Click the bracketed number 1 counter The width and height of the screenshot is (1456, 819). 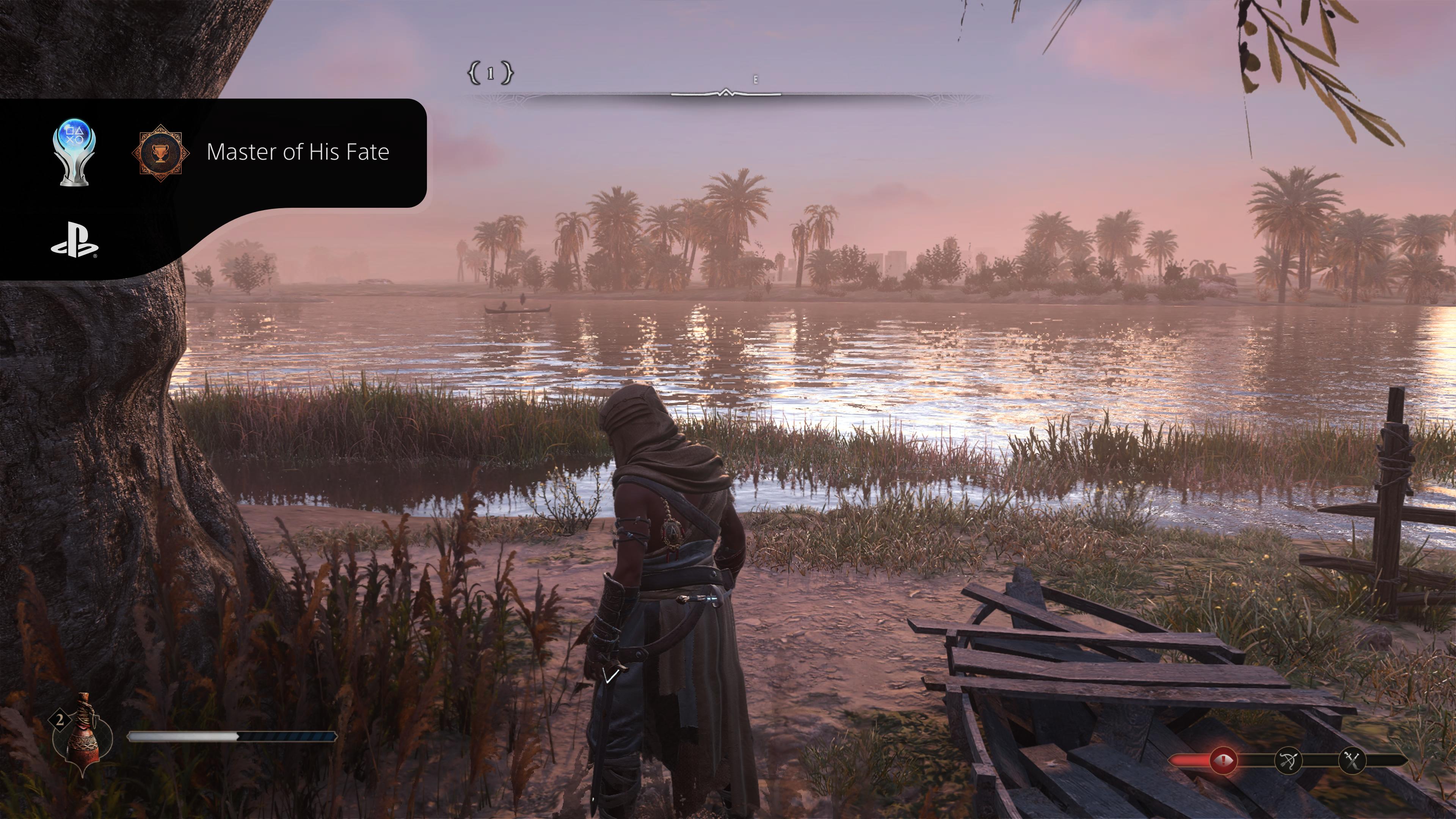pyautogui.click(x=490, y=73)
